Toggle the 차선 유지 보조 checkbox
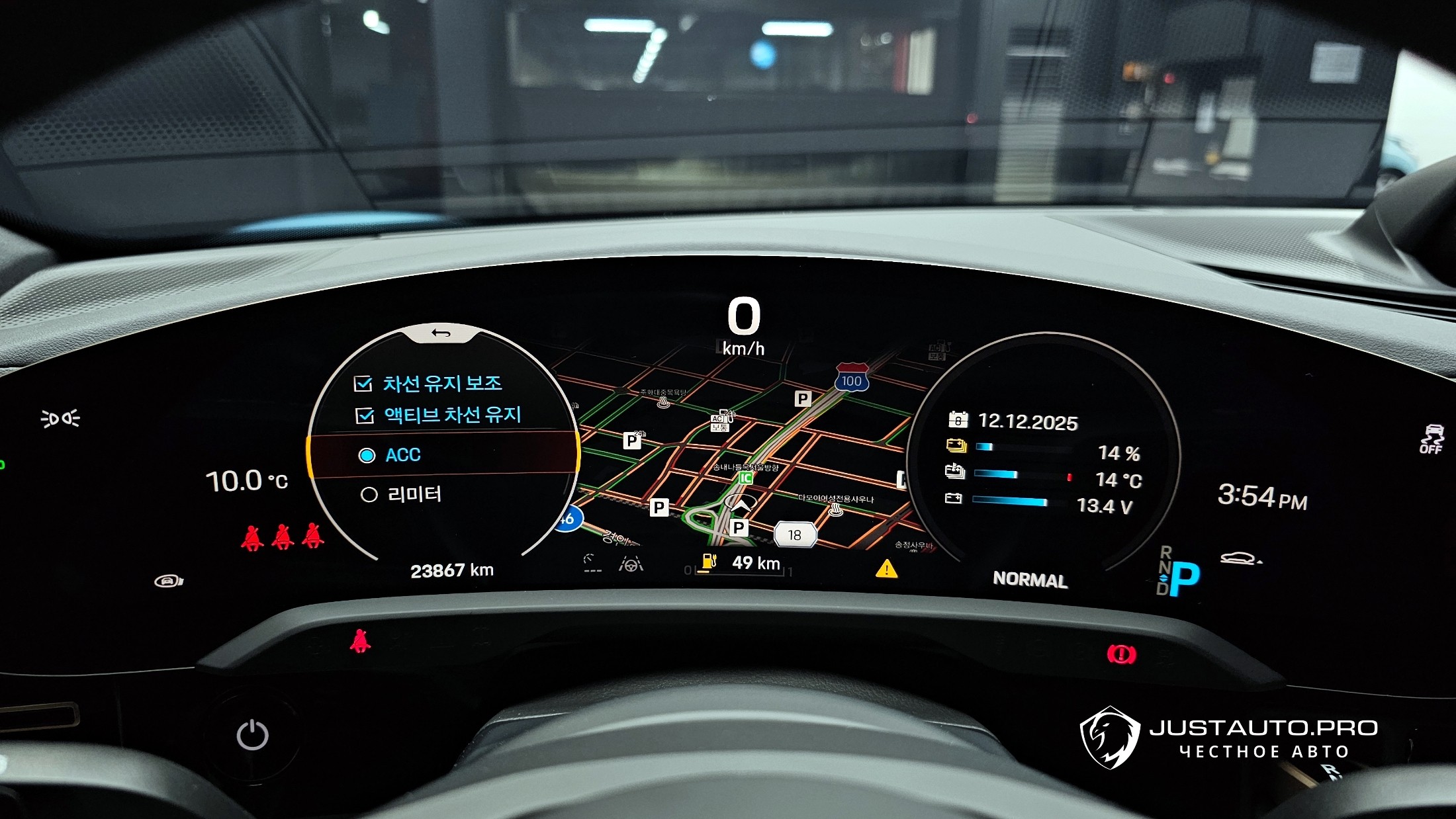This screenshot has height=819, width=1456. point(363,384)
